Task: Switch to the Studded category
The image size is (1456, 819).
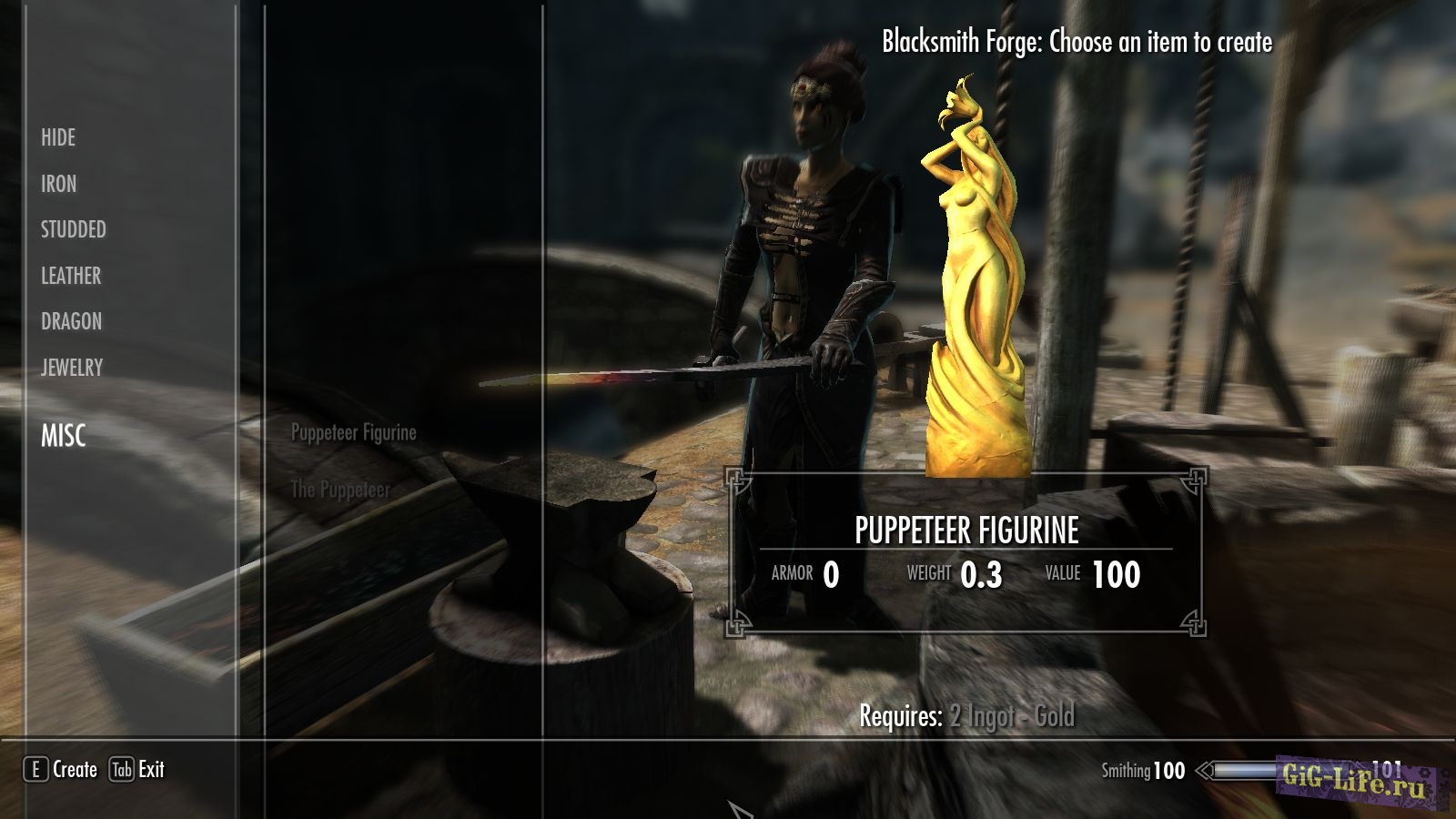Action: coord(73,229)
